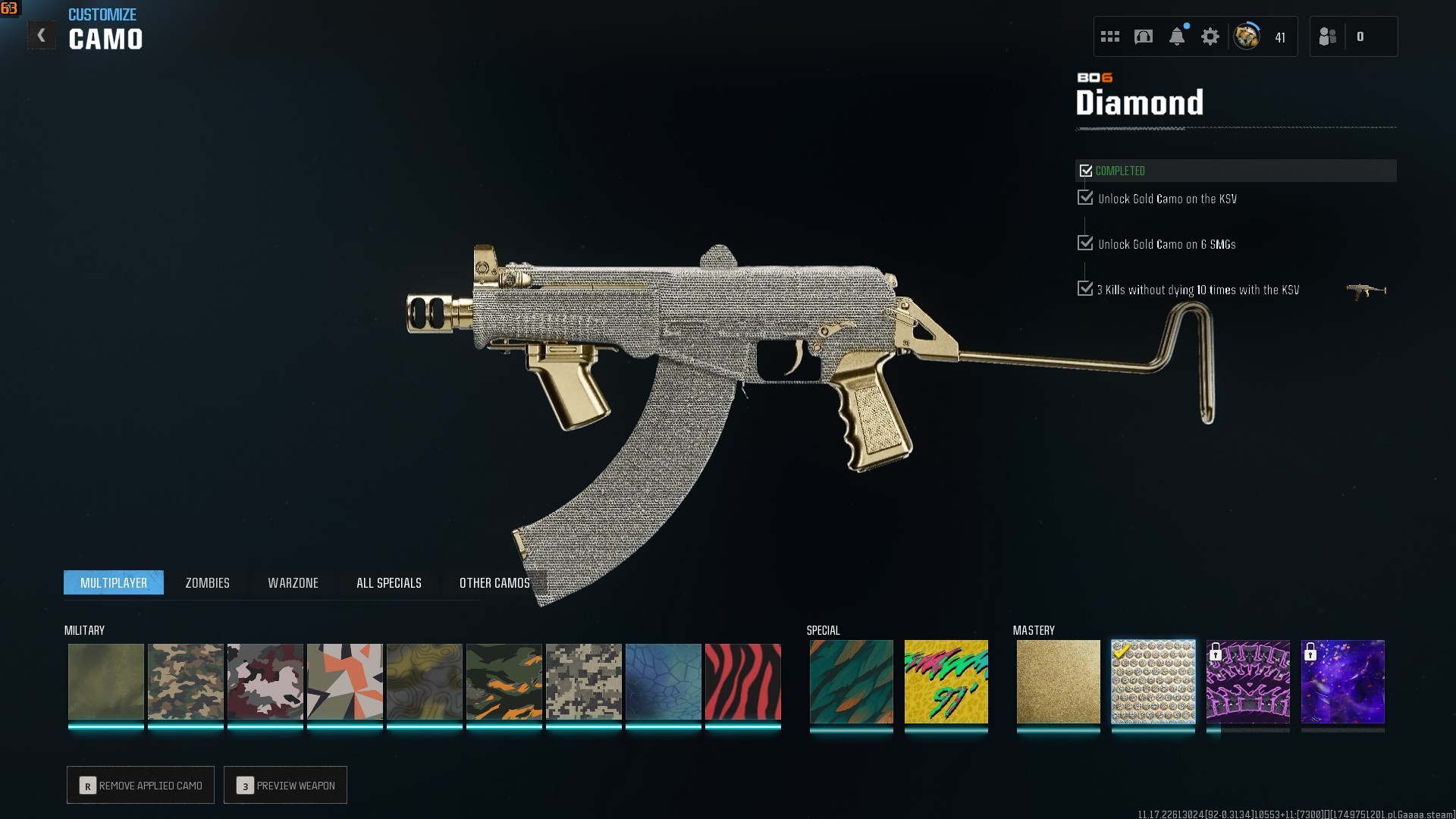This screenshot has width=1456, height=819.
Task: Select the yellow 91 special camo
Action: [x=946, y=682]
